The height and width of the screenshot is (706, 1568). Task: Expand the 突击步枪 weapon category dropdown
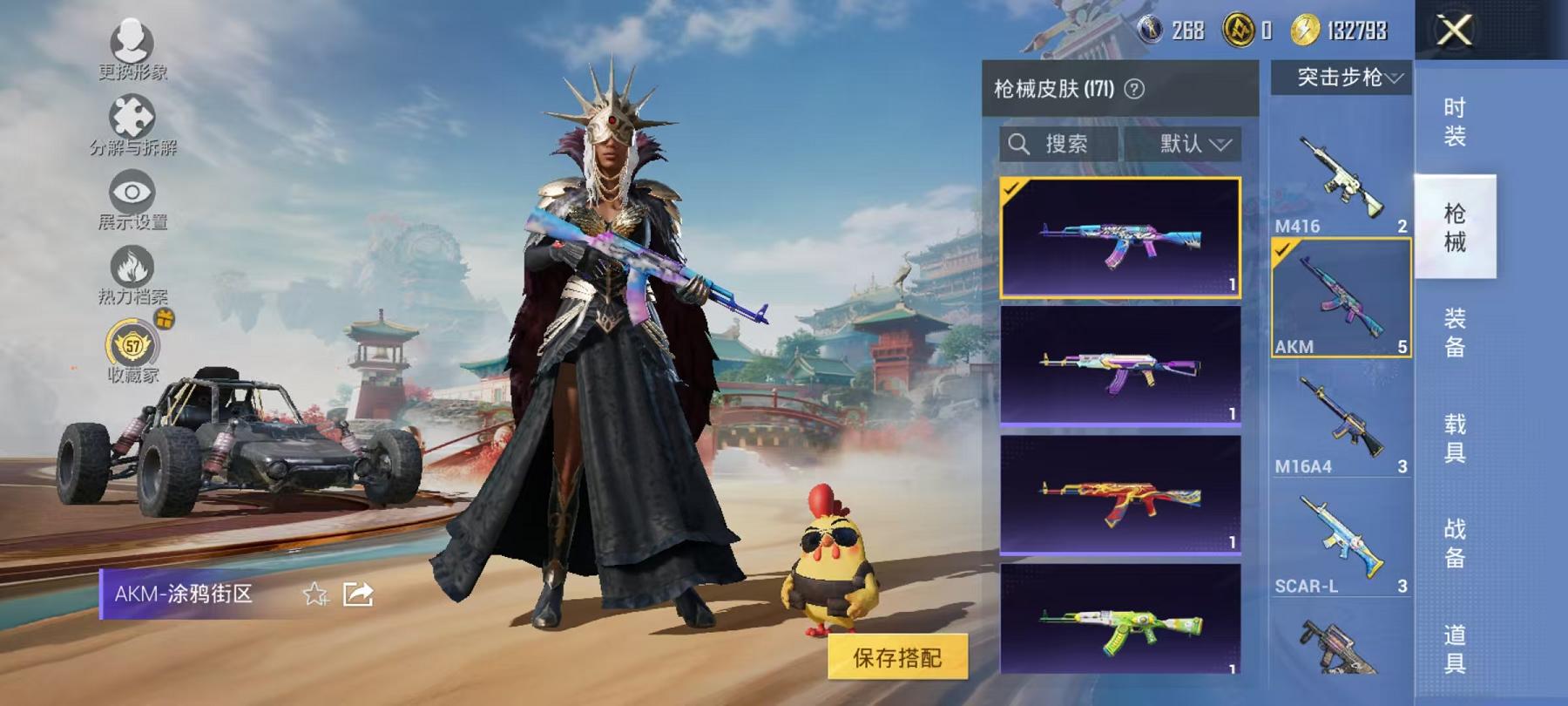1346,77
